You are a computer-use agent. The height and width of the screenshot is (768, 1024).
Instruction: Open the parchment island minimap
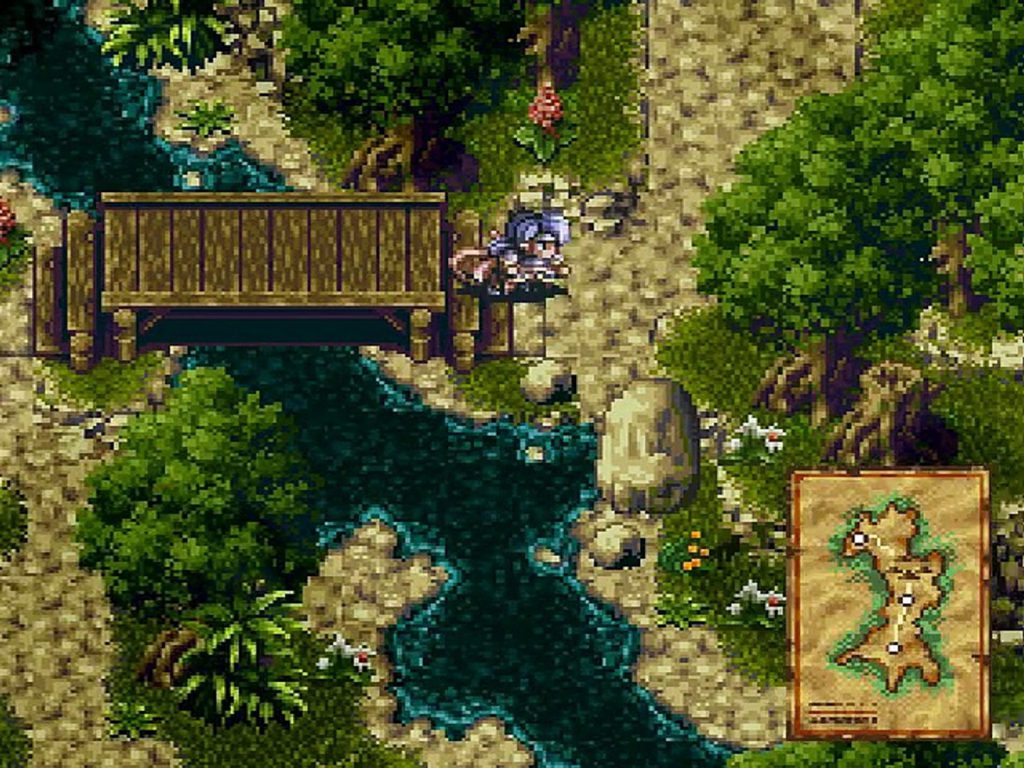click(x=889, y=603)
